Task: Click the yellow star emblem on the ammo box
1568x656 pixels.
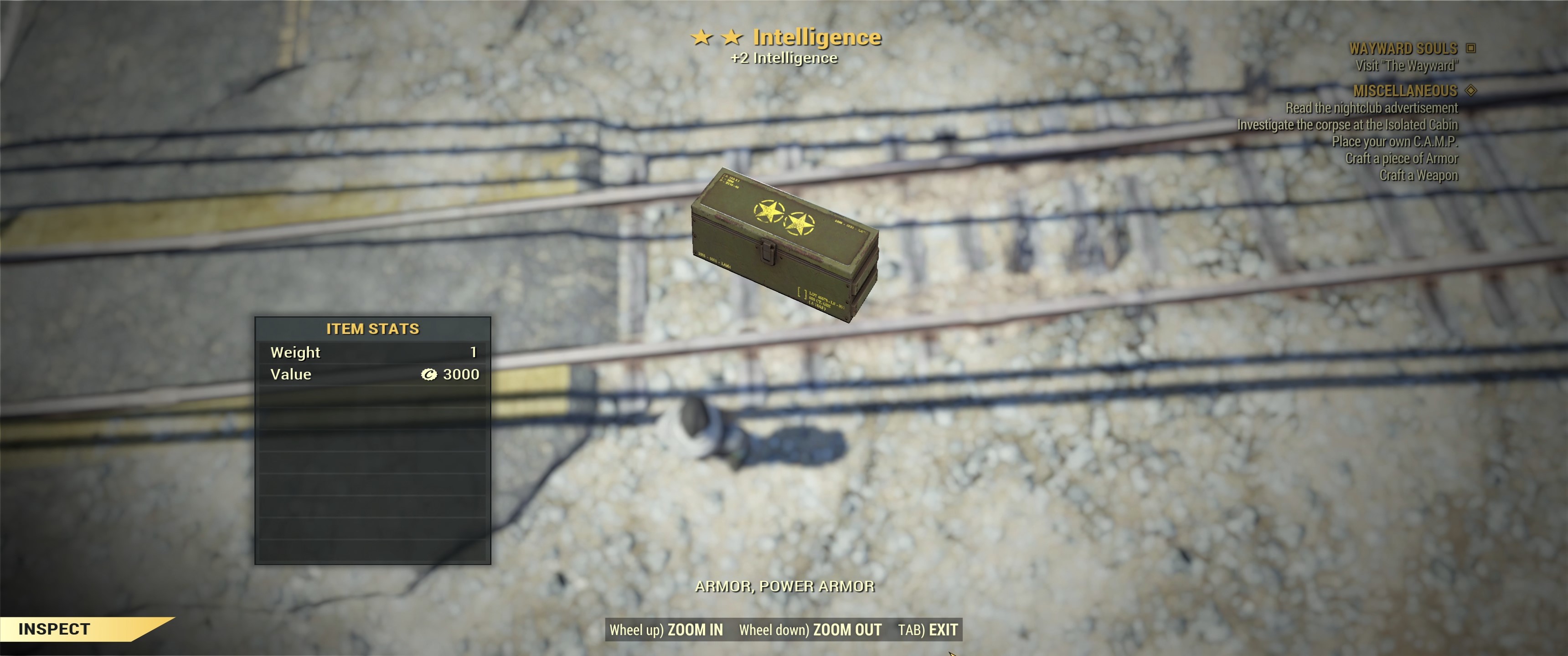Action: coord(769,211)
